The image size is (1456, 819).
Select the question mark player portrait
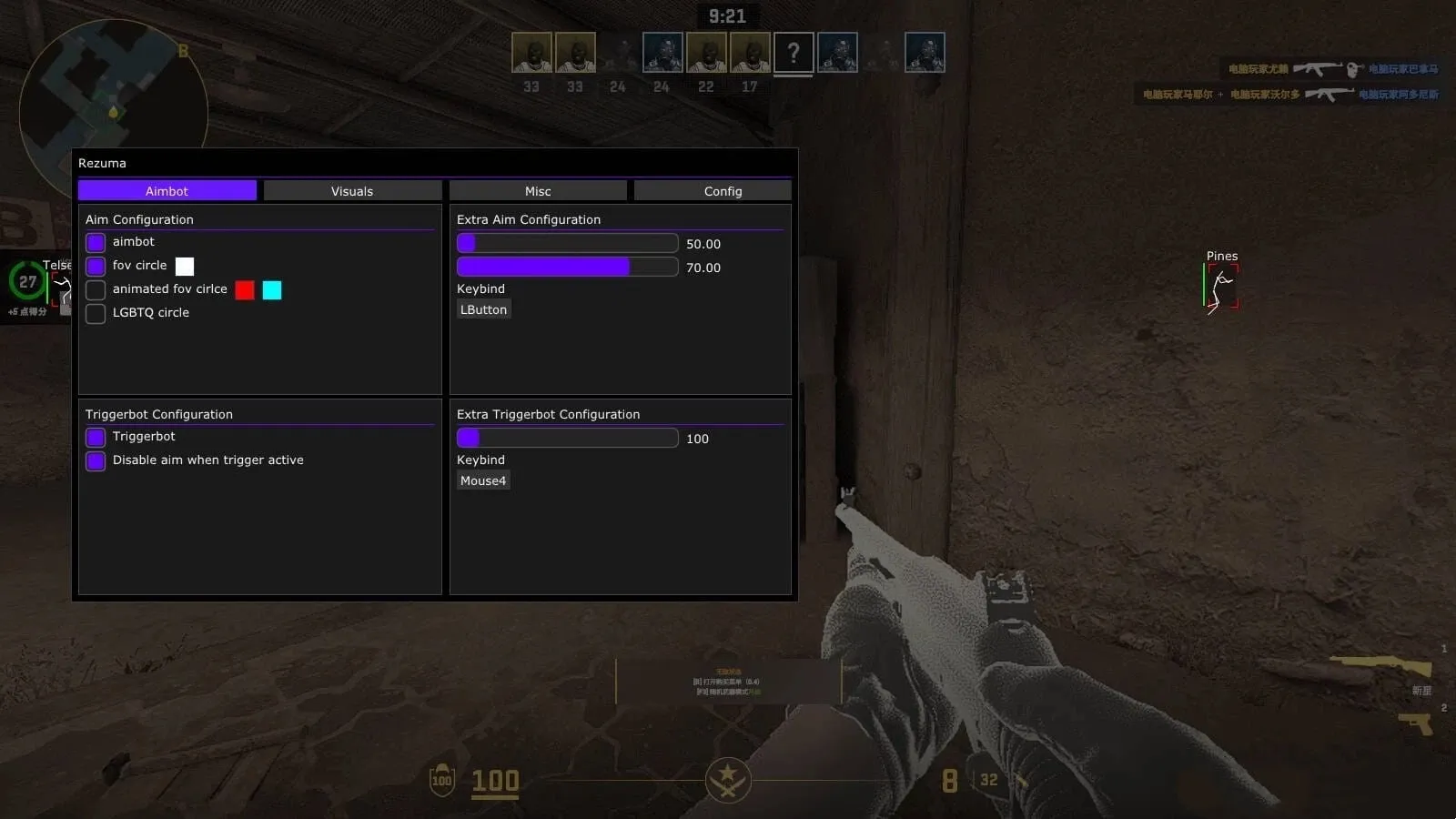tap(794, 54)
